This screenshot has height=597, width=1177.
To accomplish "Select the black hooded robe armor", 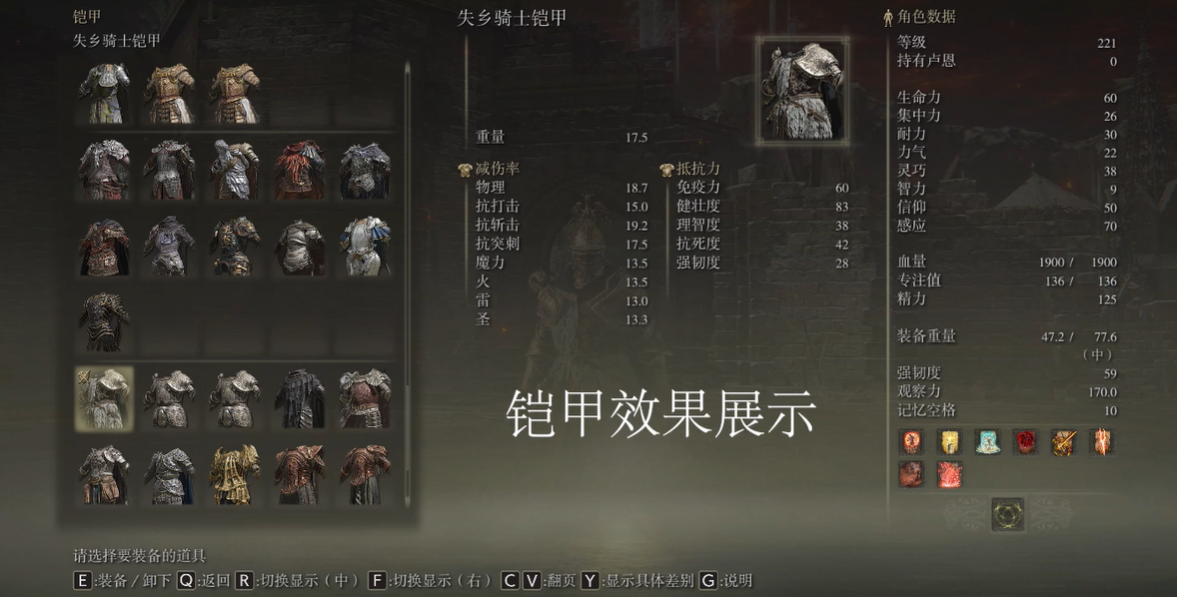I will click(x=300, y=398).
